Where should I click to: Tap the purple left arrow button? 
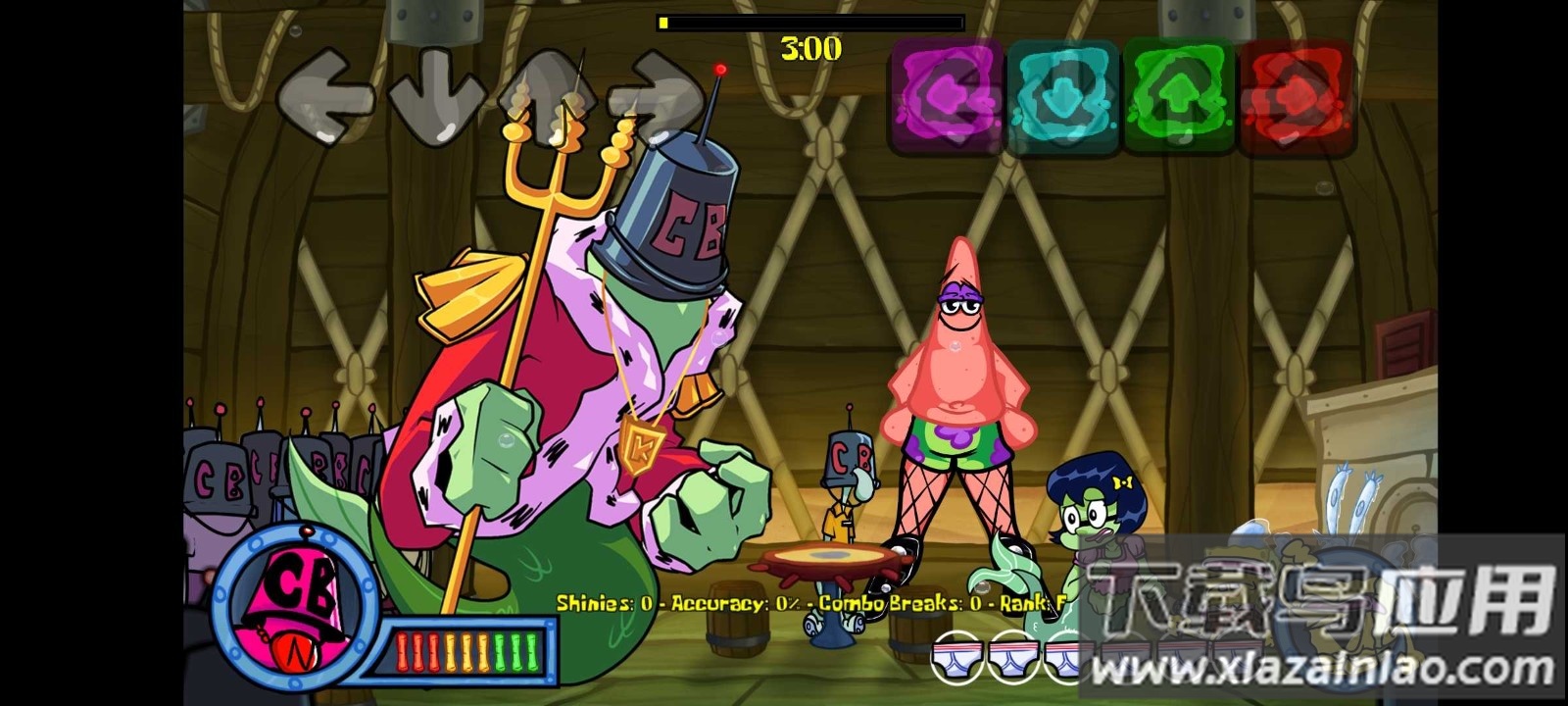(946, 96)
